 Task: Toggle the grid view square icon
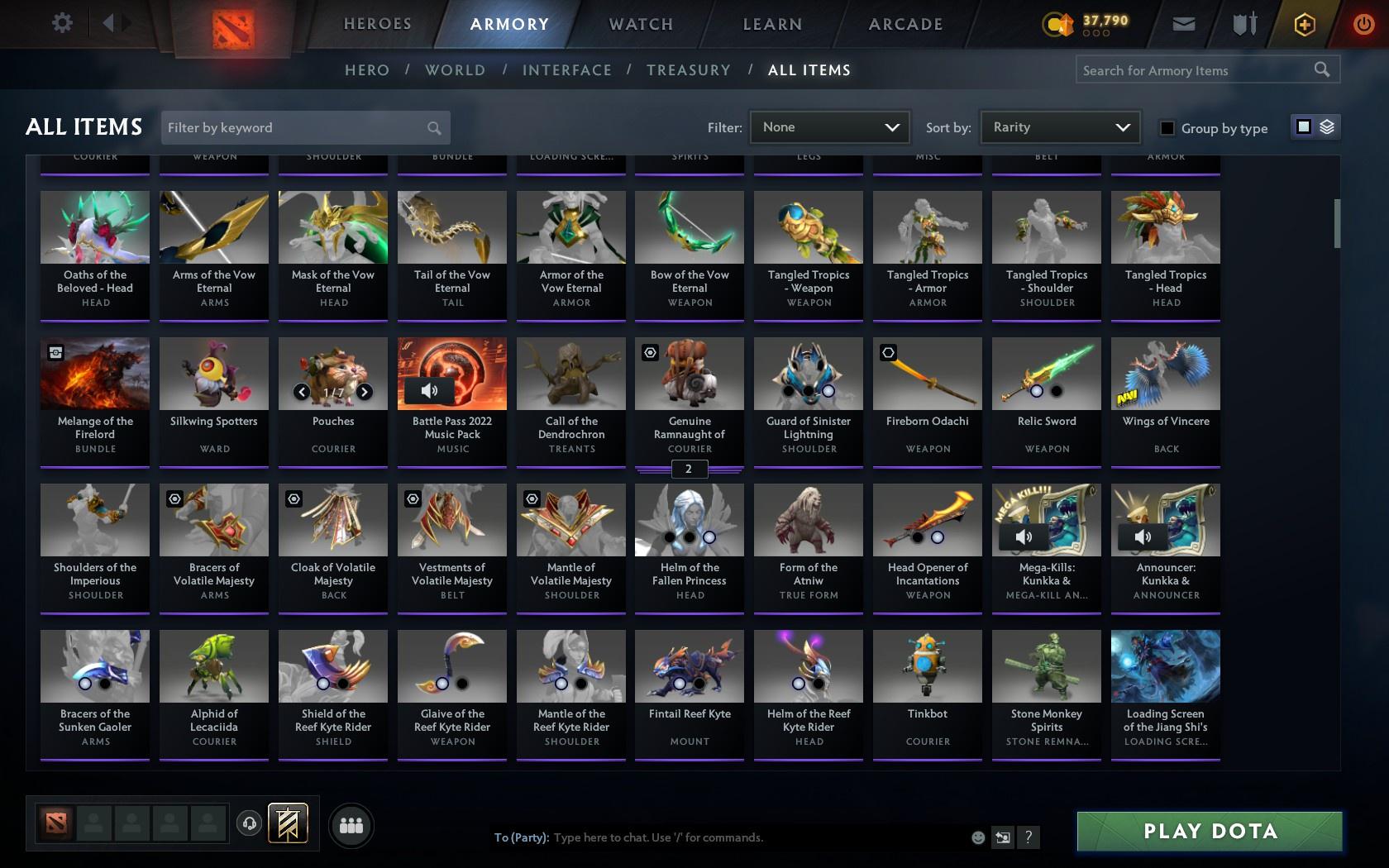1302,126
